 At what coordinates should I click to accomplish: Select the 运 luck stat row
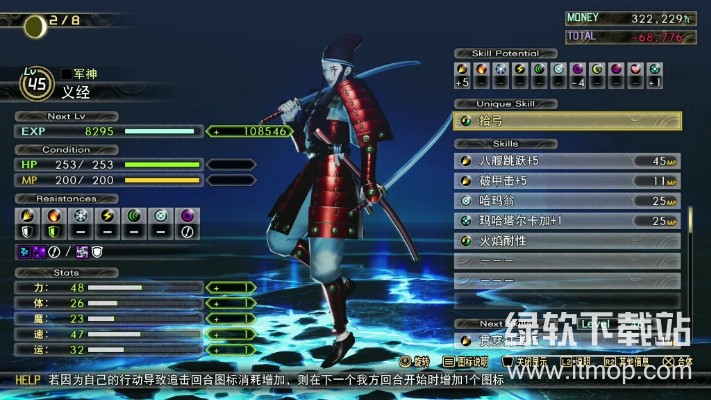[130, 351]
